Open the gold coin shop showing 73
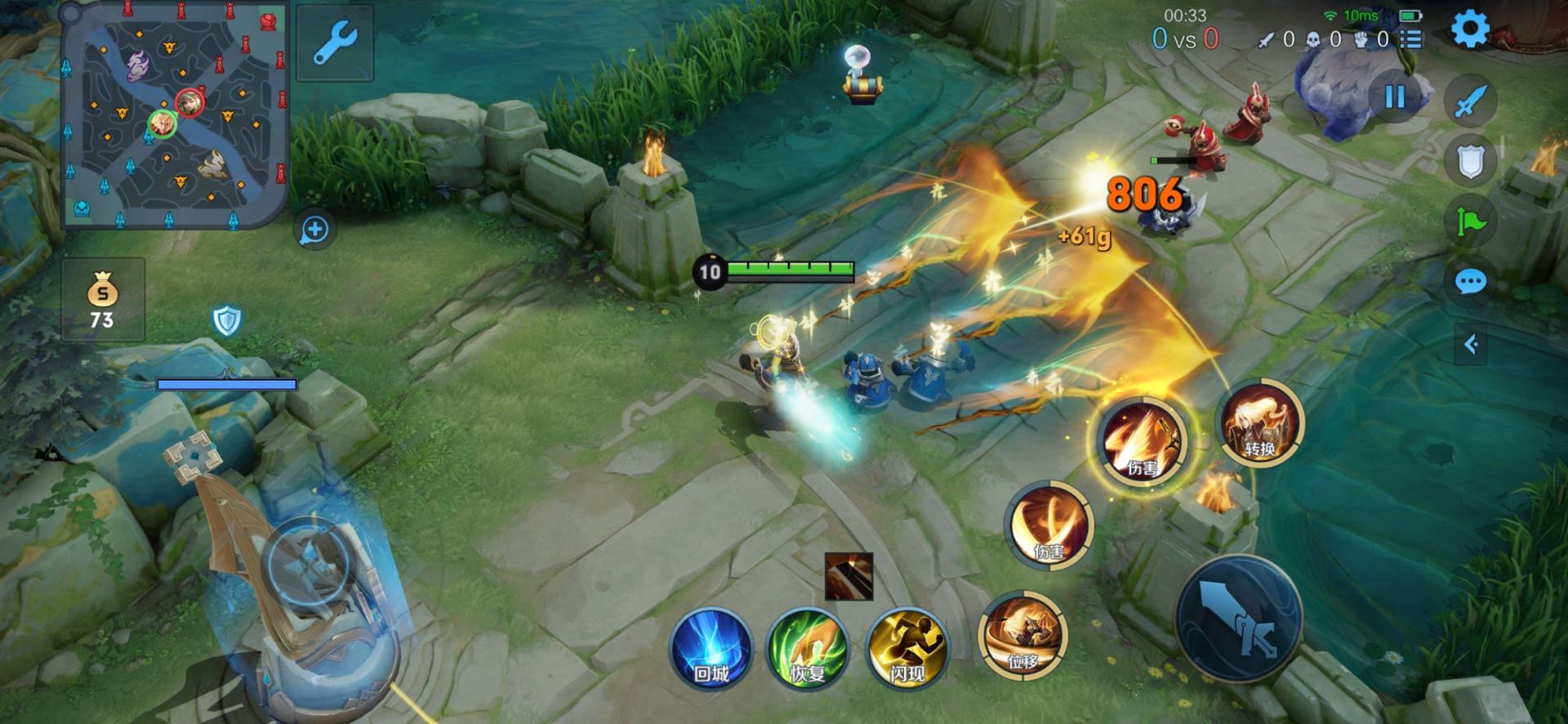 (x=103, y=300)
